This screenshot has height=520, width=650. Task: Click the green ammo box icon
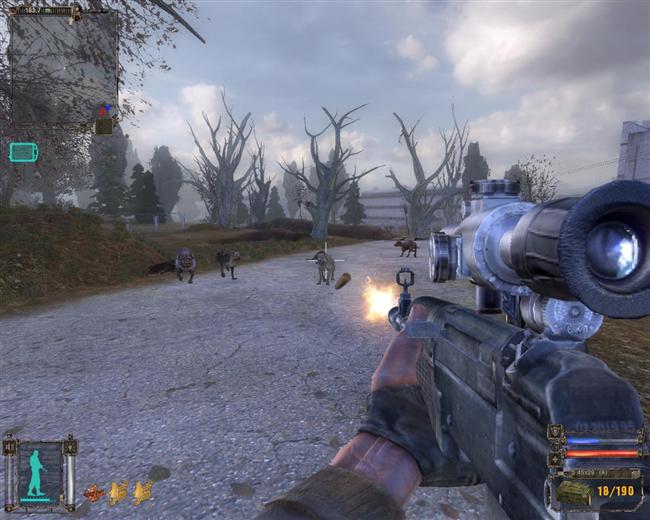click(x=572, y=492)
